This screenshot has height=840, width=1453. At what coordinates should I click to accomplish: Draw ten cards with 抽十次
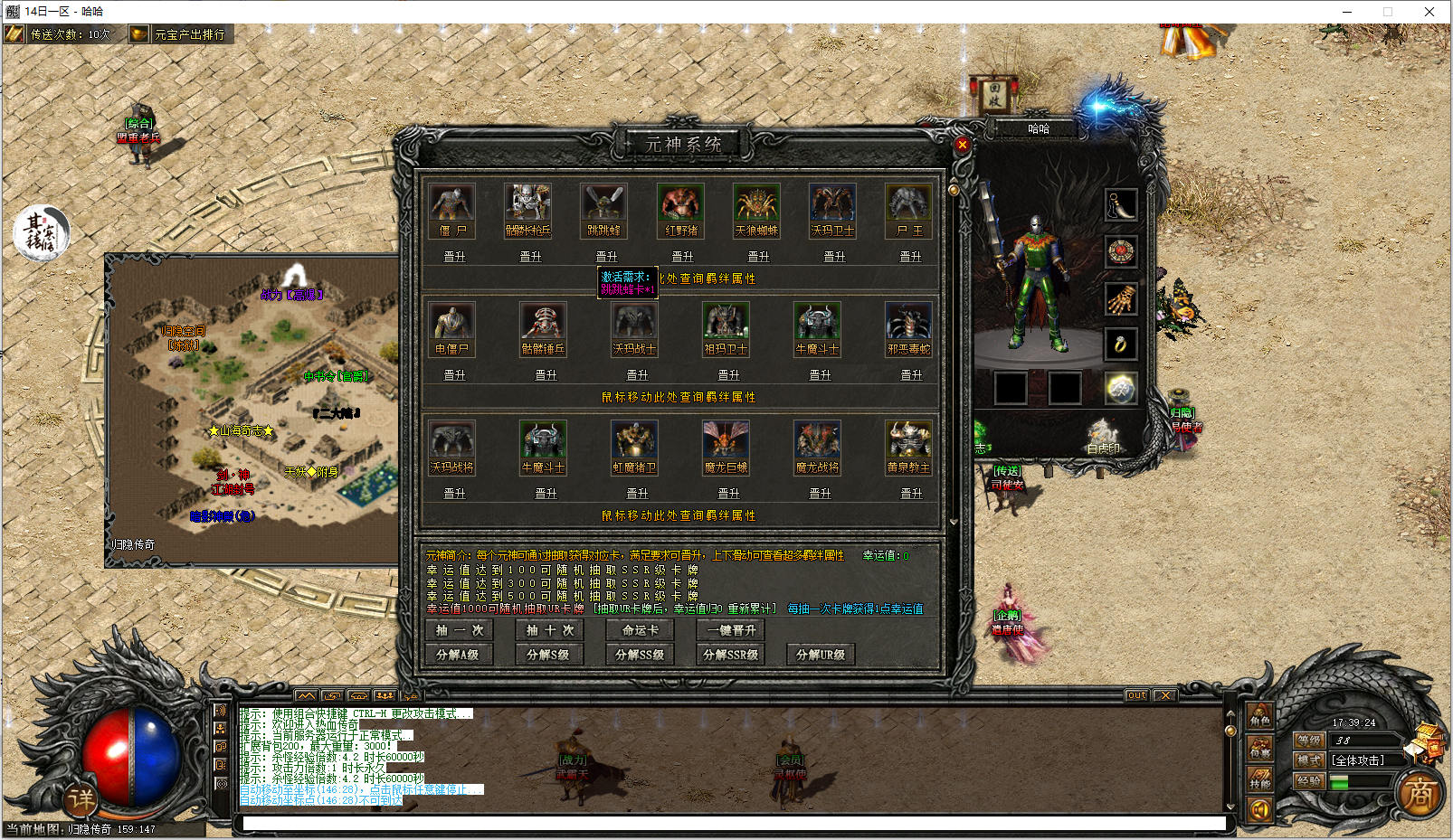pyautogui.click(x=549, y=630)
